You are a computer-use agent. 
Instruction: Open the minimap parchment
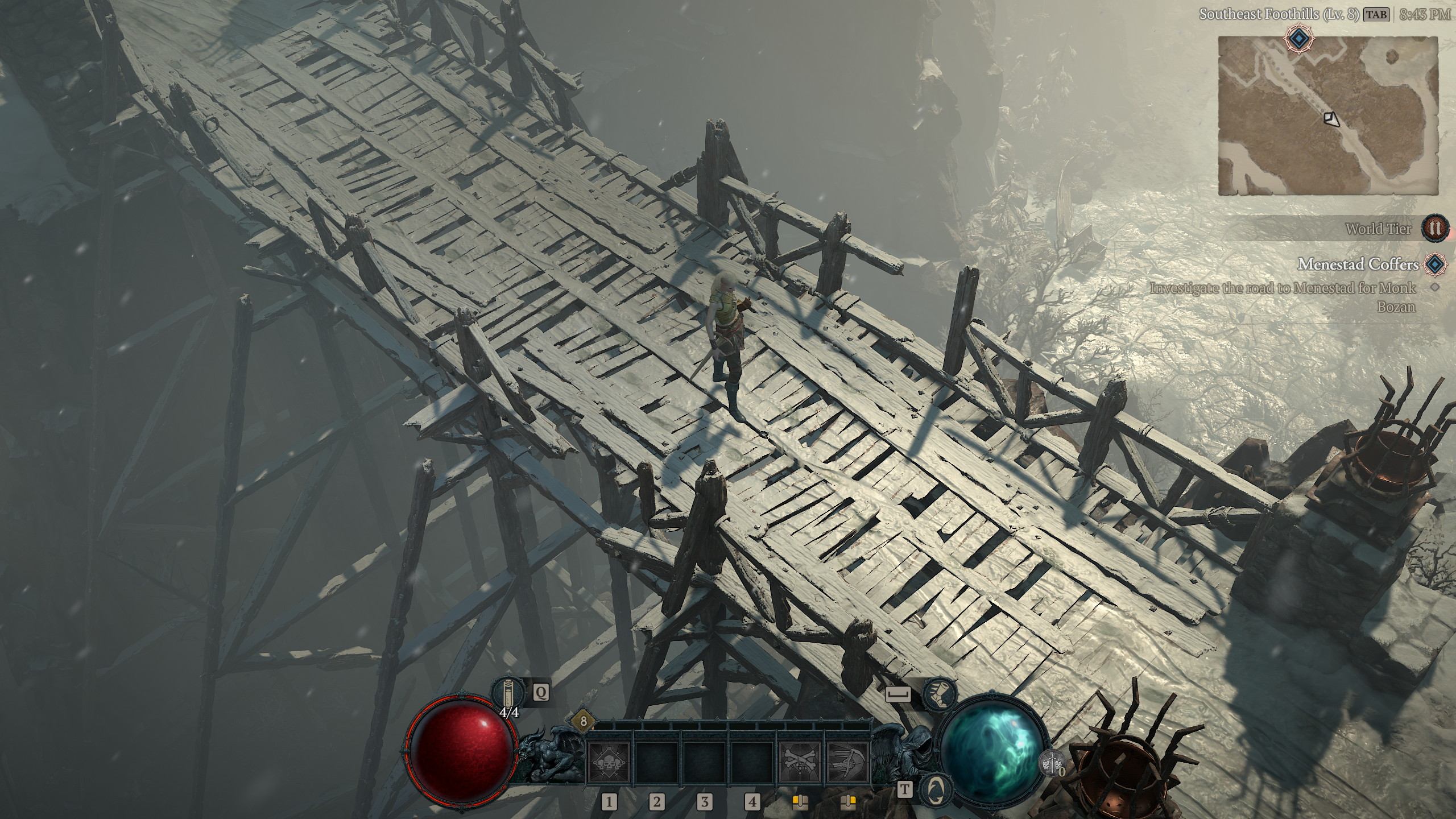tap(1329, 117)
